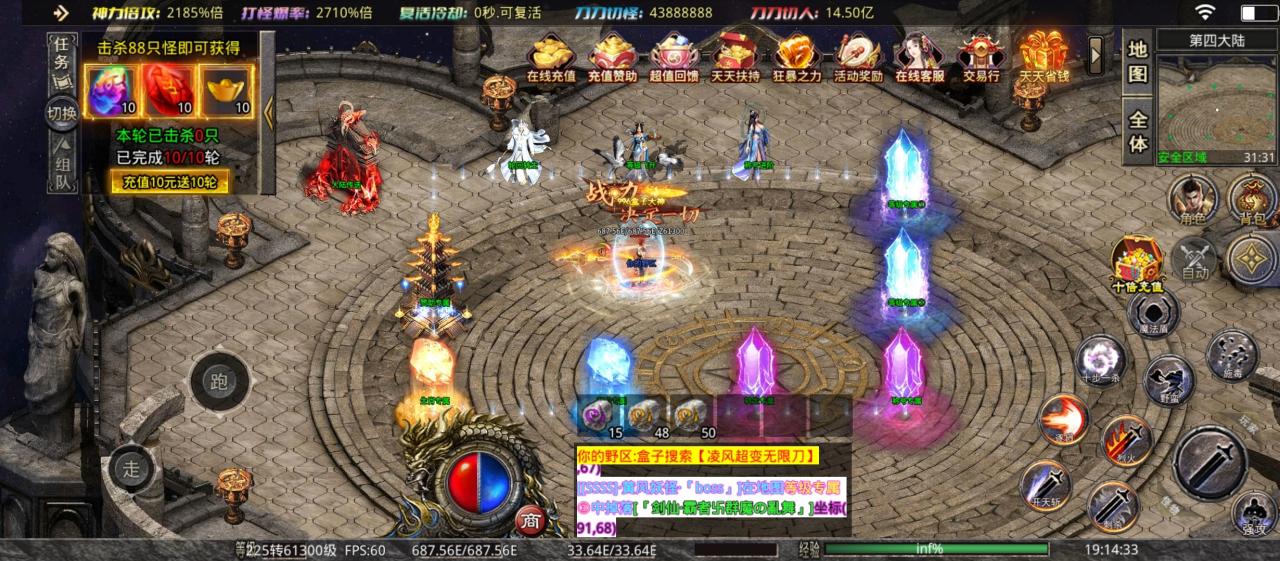Open 活动奖励 event rewards
The width and height of the screenshot is (1280, 561).
pyautogui.click(x=858, y=58)
